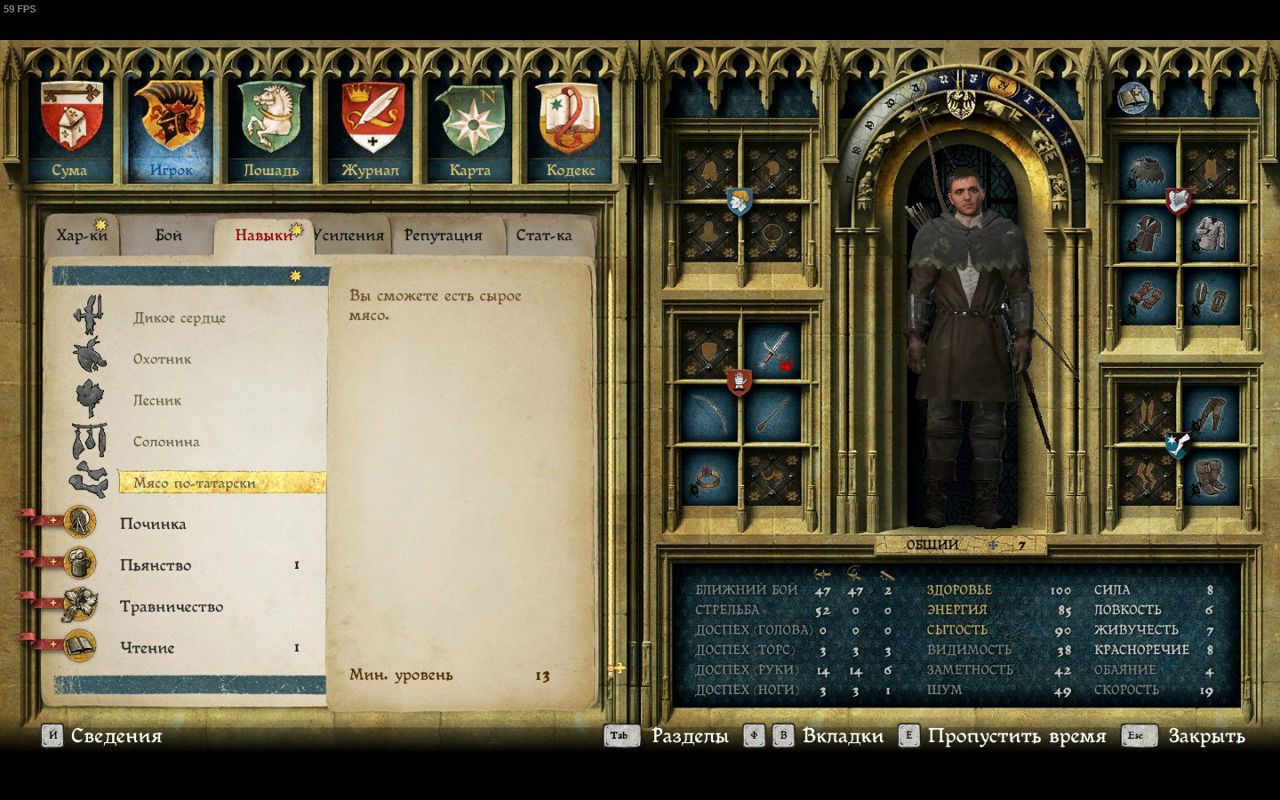1280x800 pixels.
Task: Switch to the Репутация tab
Action: (x=443, y=236)
